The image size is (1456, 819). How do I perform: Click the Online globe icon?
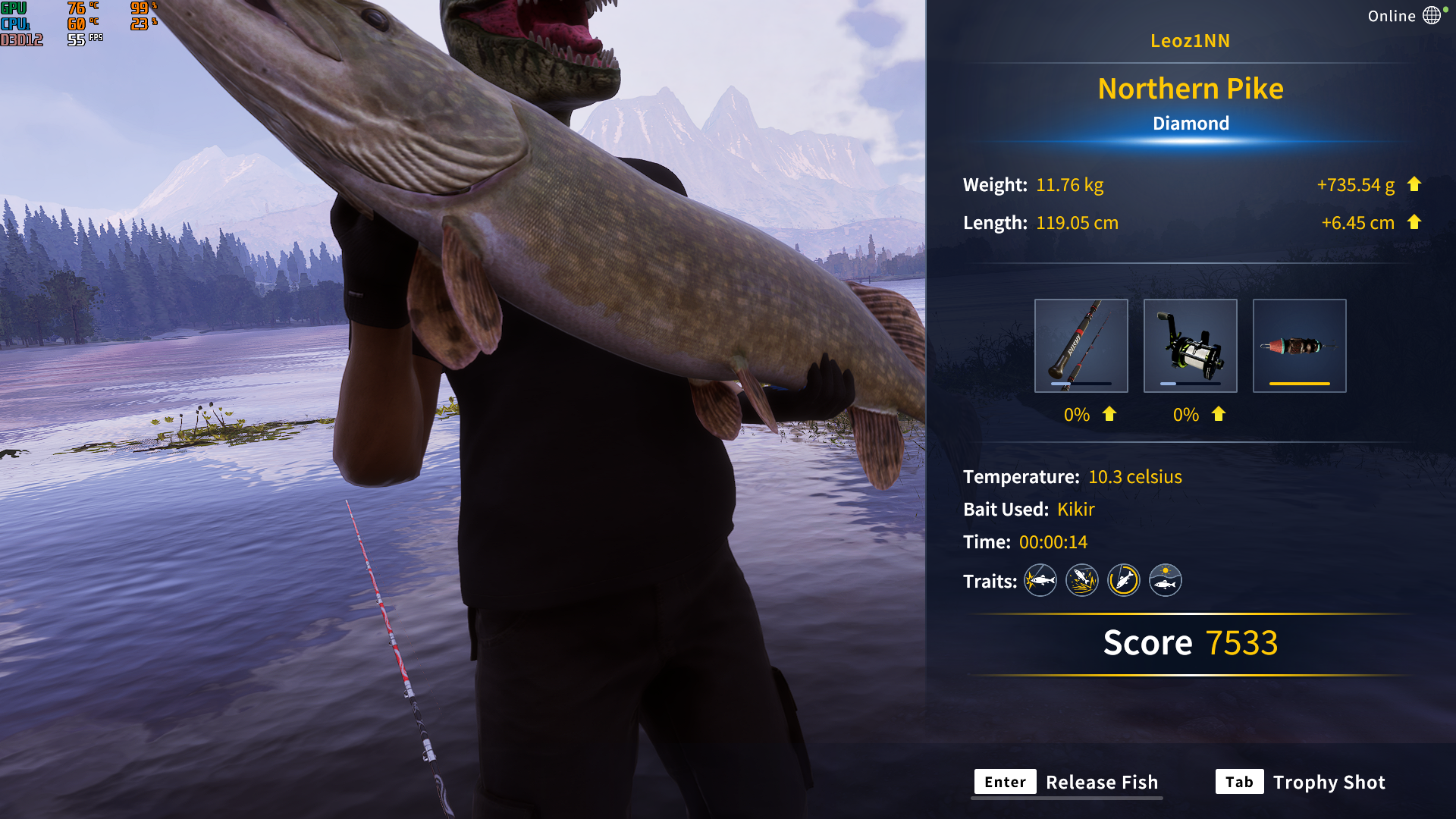click(x=1432, y=14)
